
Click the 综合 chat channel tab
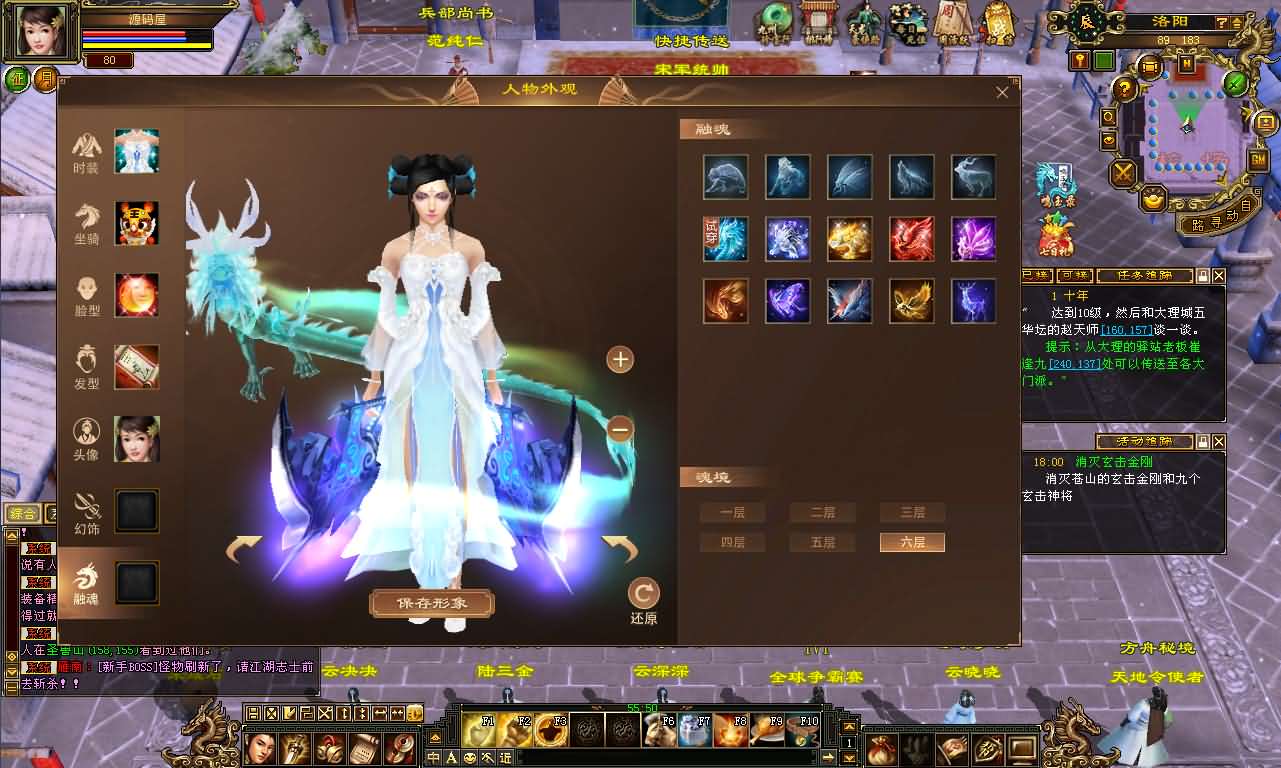(x=21, y=514)
